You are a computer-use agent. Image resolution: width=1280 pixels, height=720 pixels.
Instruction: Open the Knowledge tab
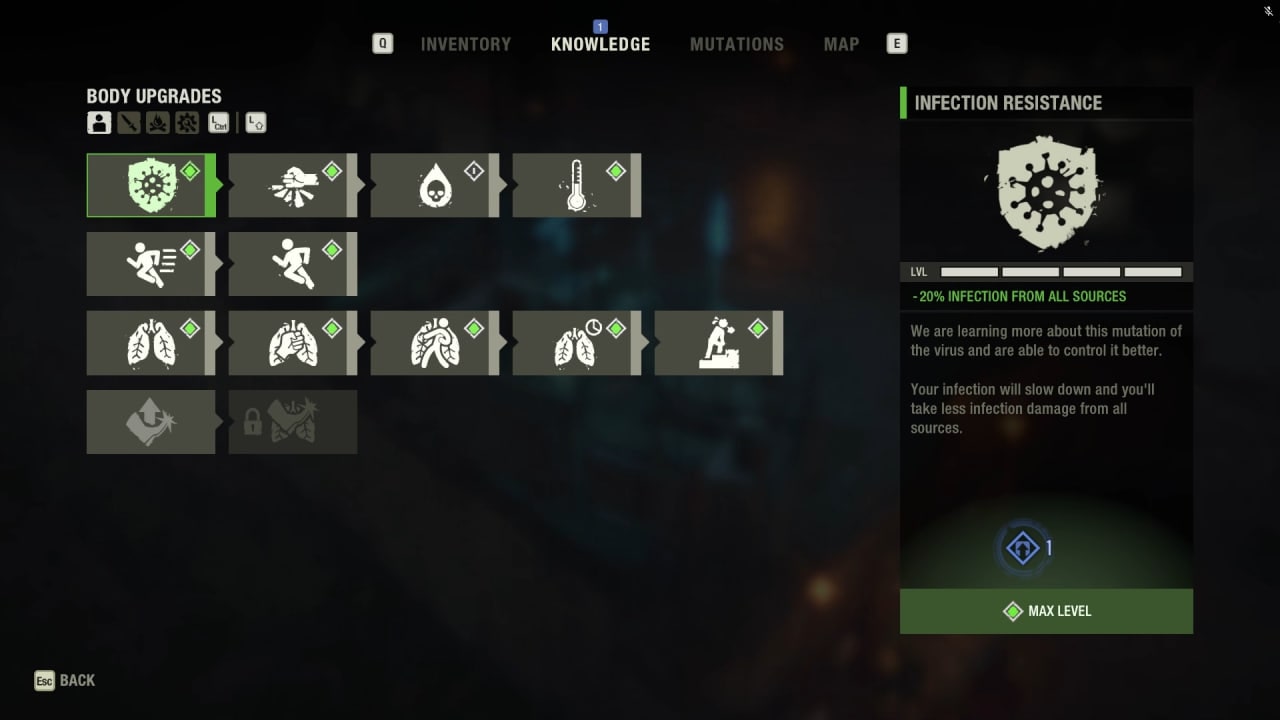600,44
